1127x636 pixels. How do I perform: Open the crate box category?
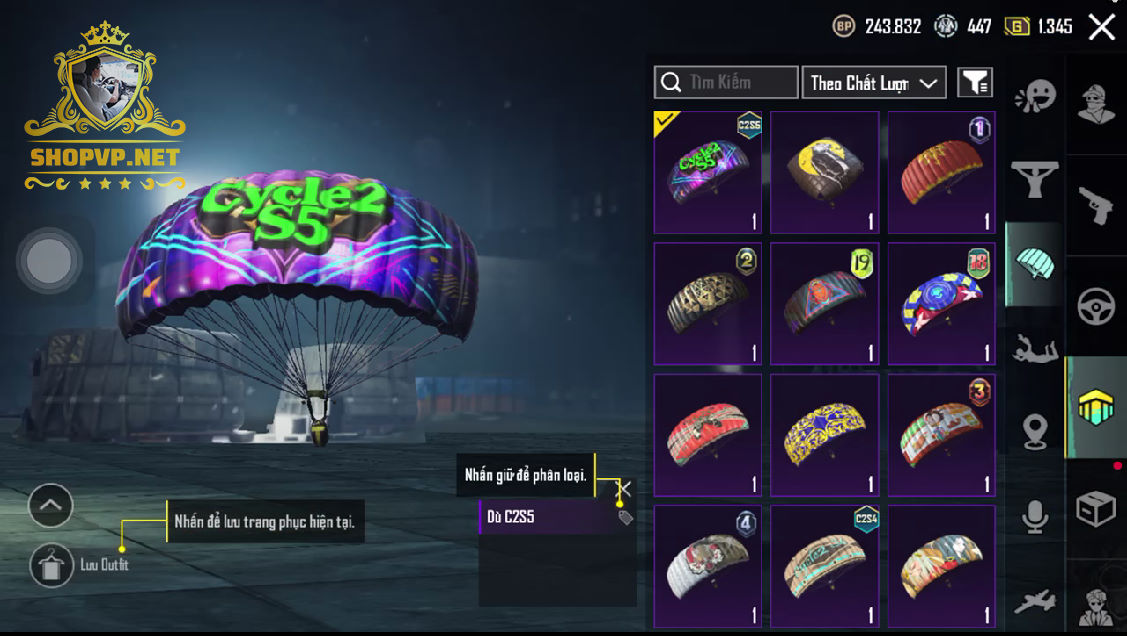[1096, 509]
